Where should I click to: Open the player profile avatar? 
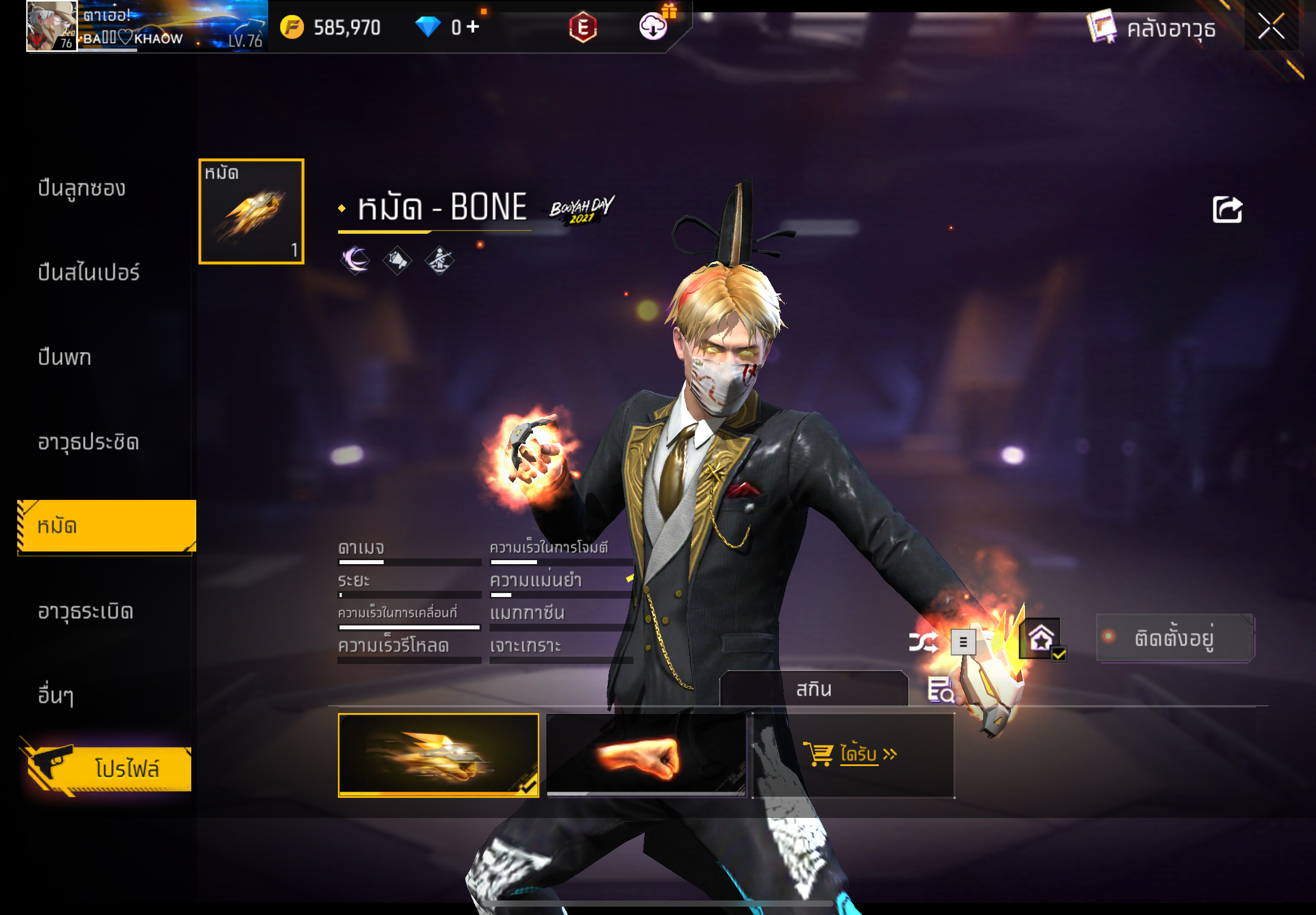(x=51, y=26)
